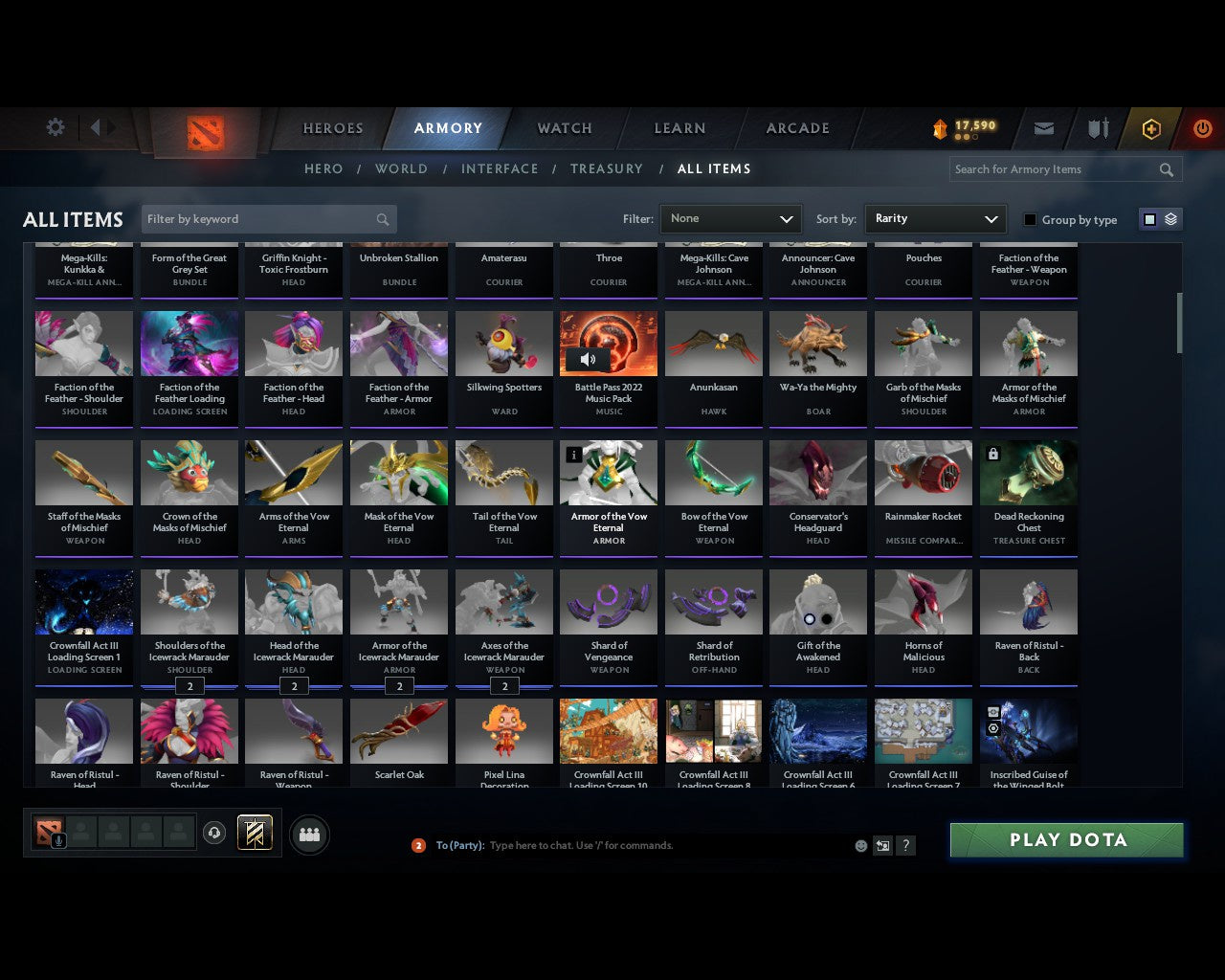Image resolution: width=1225 pixels, height=980 pixels.
Task: Open the Filter dropdown set to None
Action: [730, 219]
